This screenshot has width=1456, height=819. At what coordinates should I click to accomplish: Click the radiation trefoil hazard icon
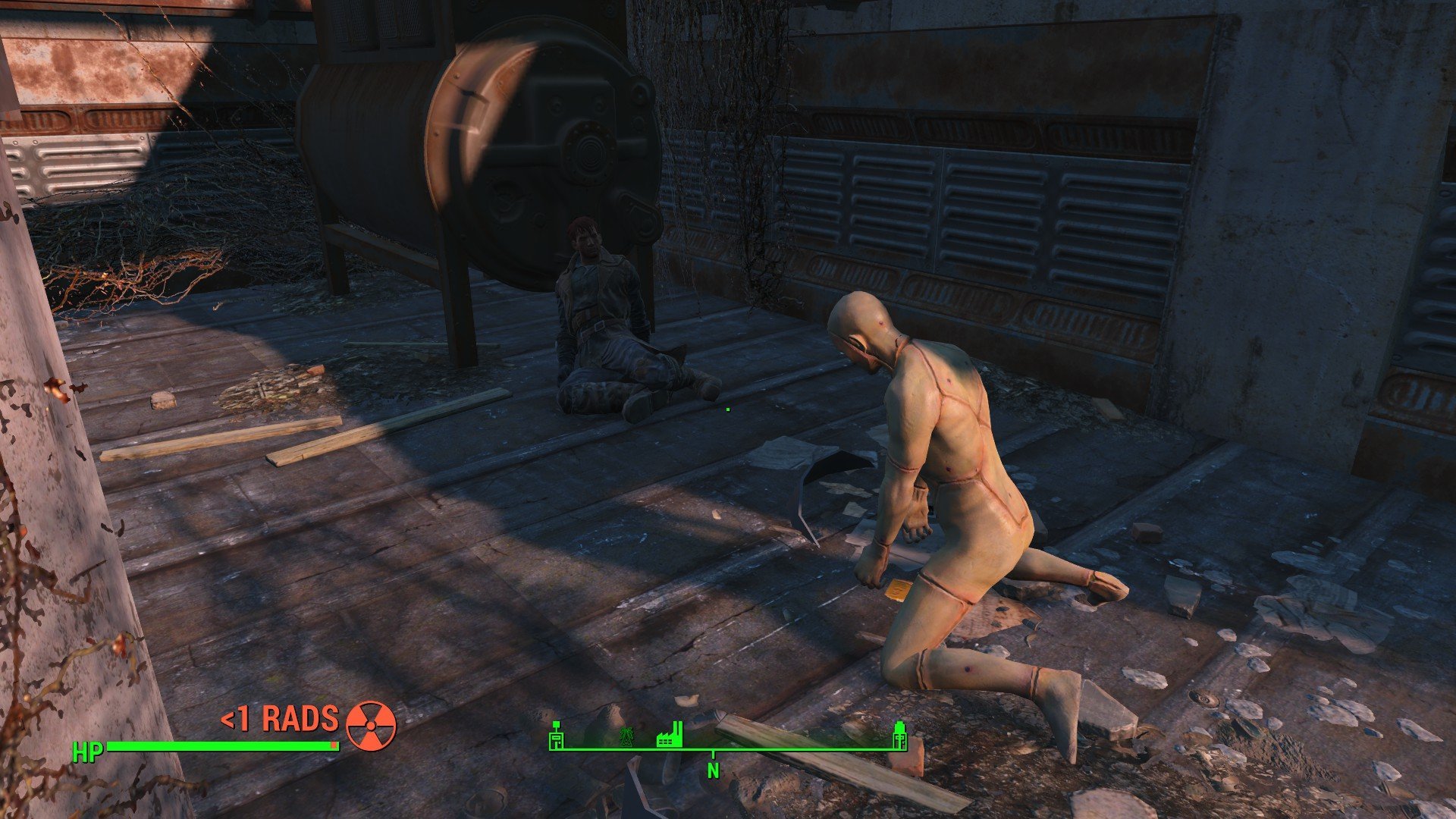pos(371,725)
